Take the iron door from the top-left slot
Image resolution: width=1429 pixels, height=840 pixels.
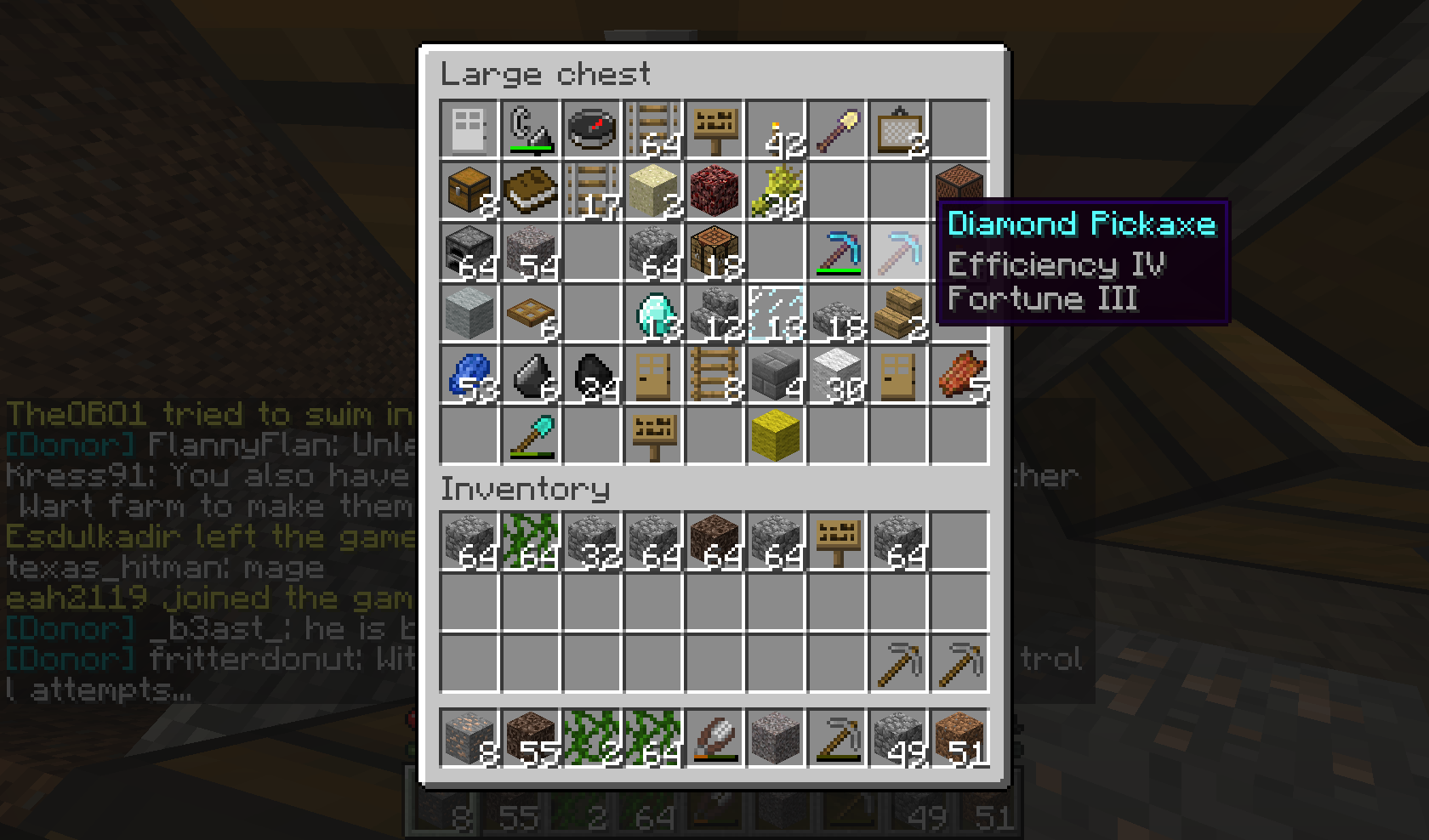coord(469,128)
